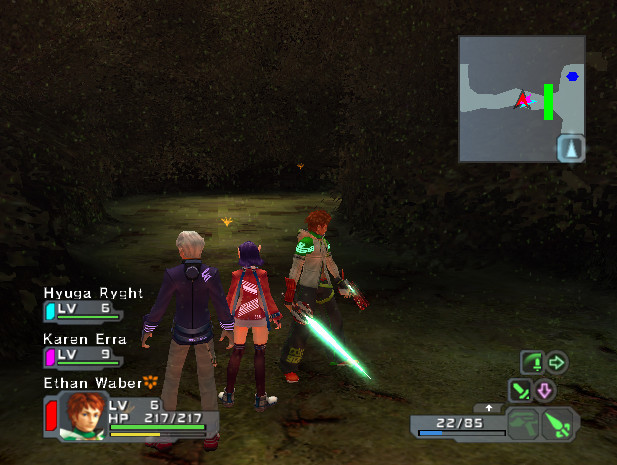Expand the weapon palette up-arrow tab
Image resolution: width=617 pixels, height=465 pixels.
coord(488,408)
